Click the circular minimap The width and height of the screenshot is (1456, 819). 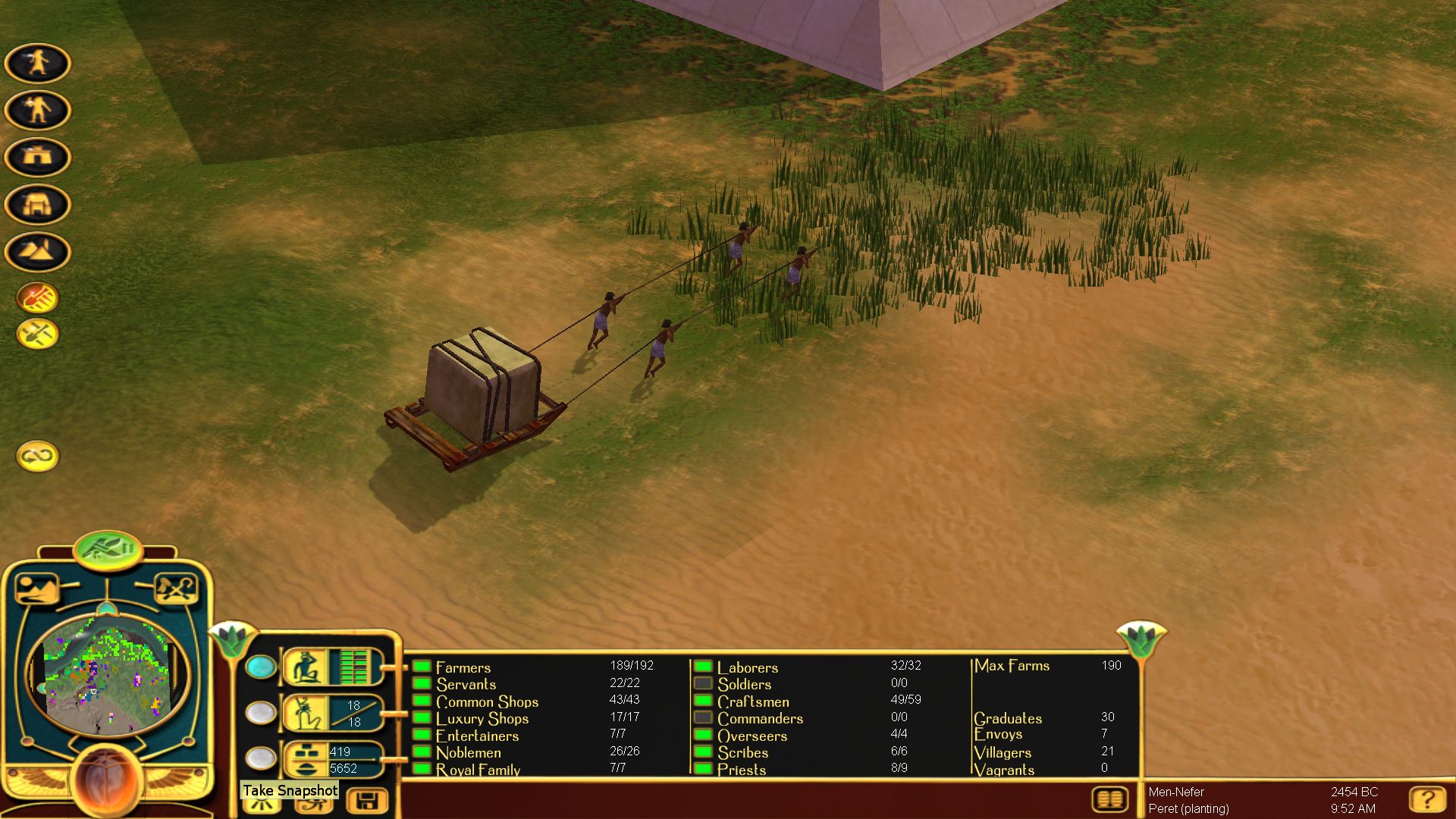pyautogui.click(x=106, y=673)
